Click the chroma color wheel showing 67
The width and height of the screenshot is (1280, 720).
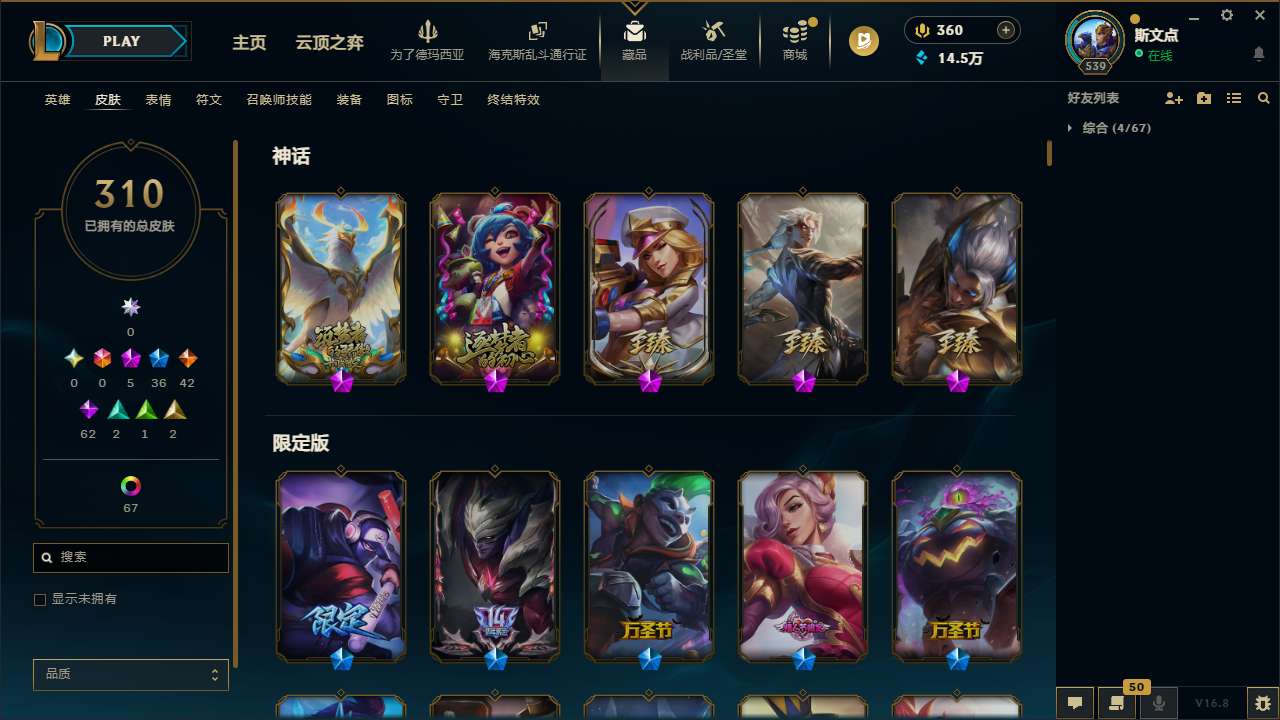pos(130,487)
